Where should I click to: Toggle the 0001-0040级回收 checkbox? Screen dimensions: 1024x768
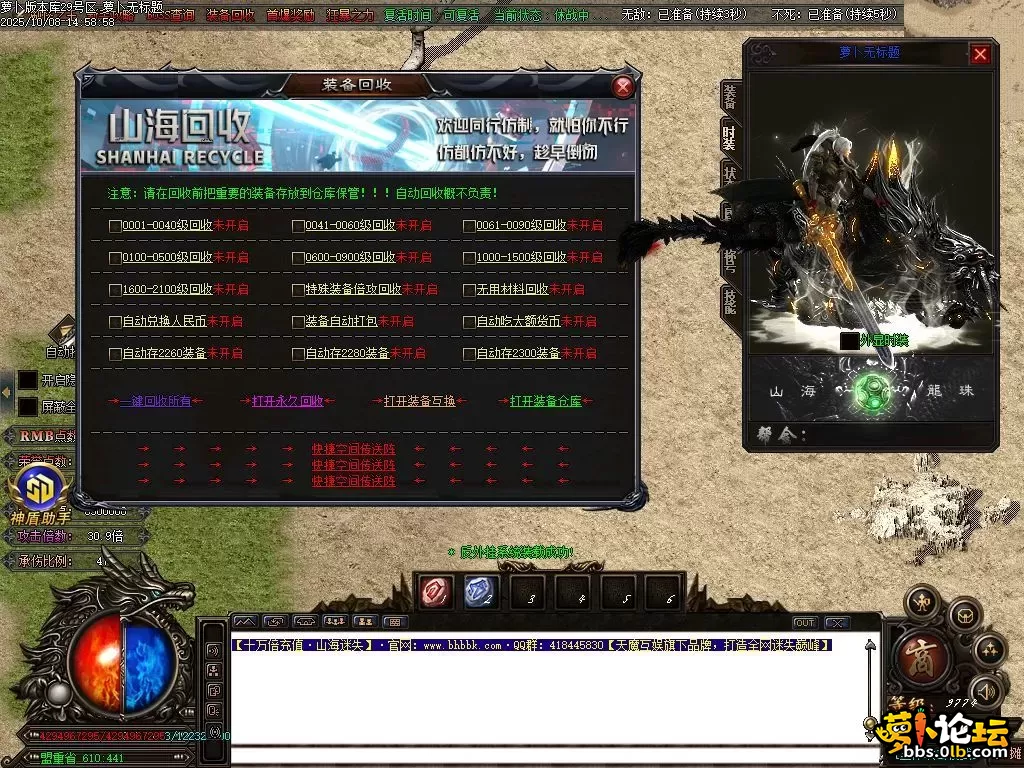(x=115, y=226)
